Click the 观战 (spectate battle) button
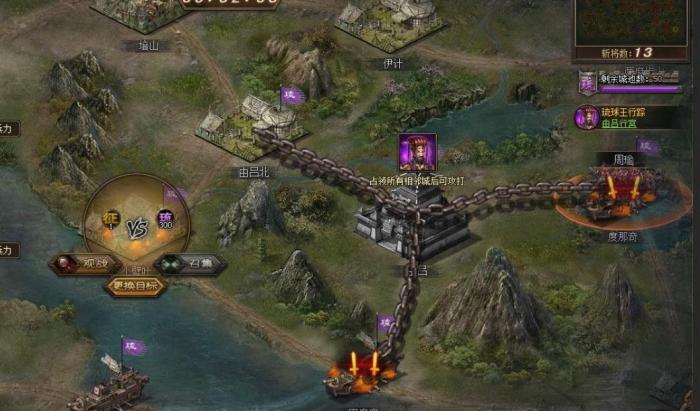700x411 pixels. (84, 265)
